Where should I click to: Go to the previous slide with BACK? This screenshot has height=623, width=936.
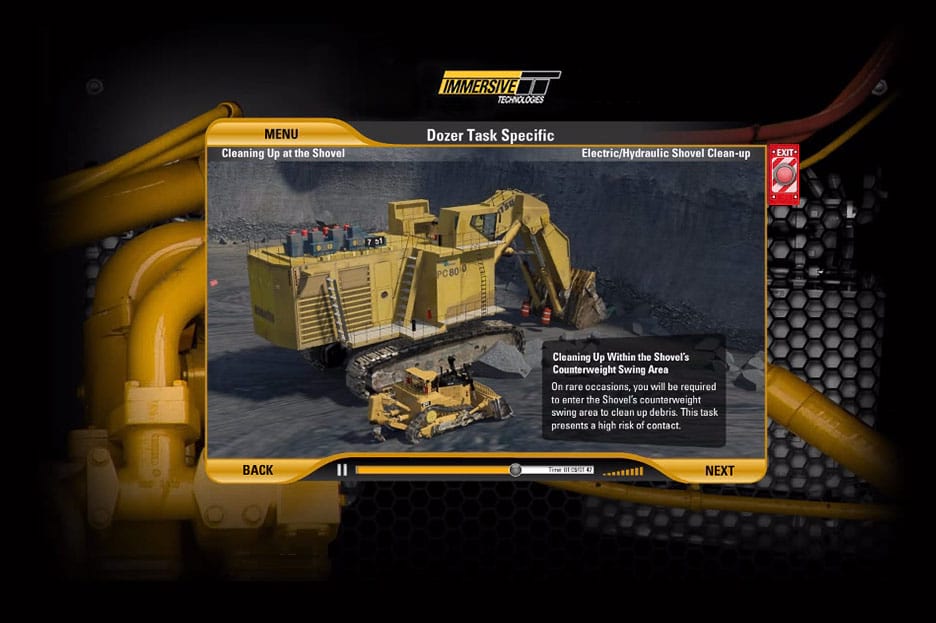[x=257, y=470]
